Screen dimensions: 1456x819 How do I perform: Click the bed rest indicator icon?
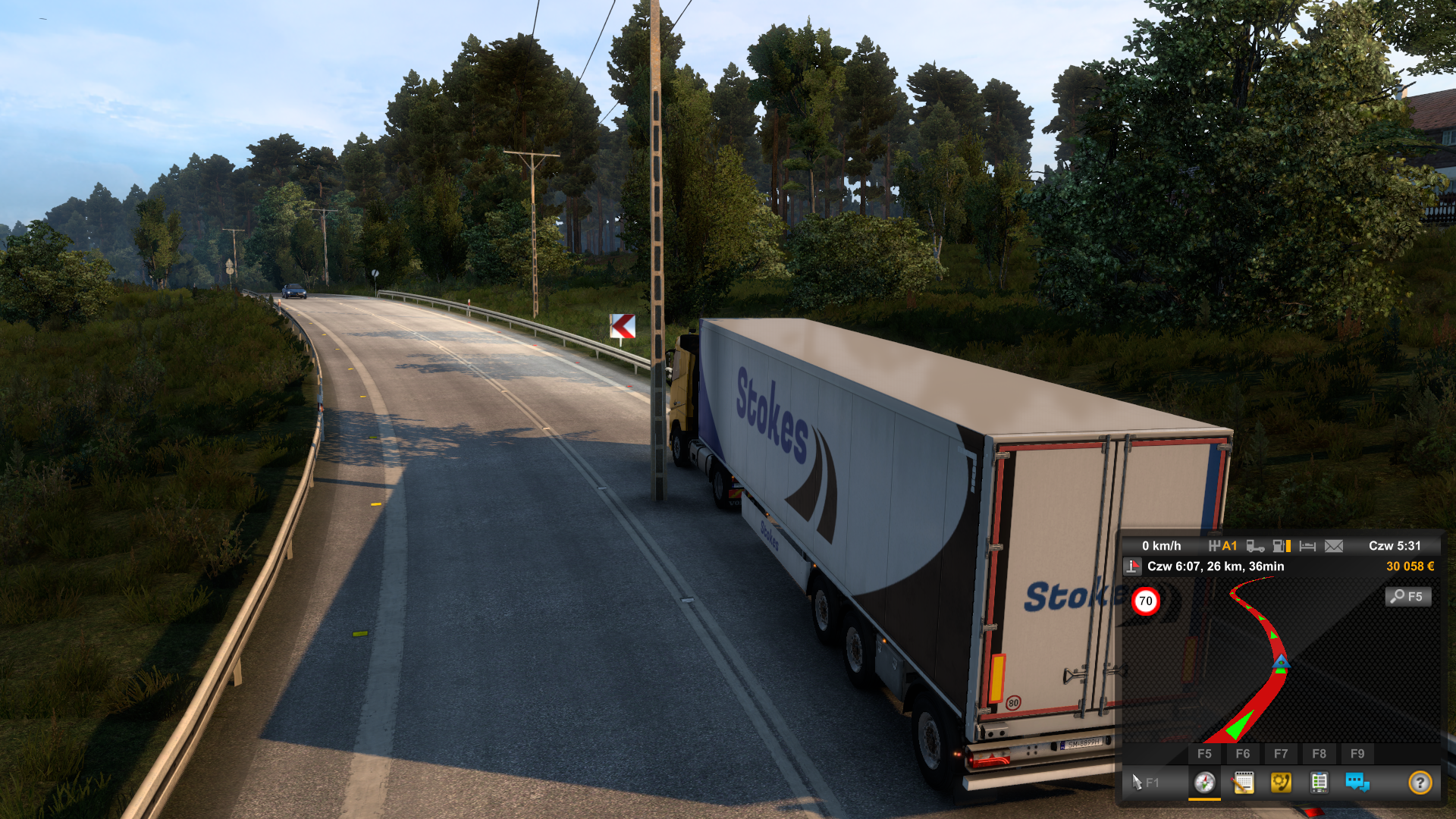pos(1307,546)
